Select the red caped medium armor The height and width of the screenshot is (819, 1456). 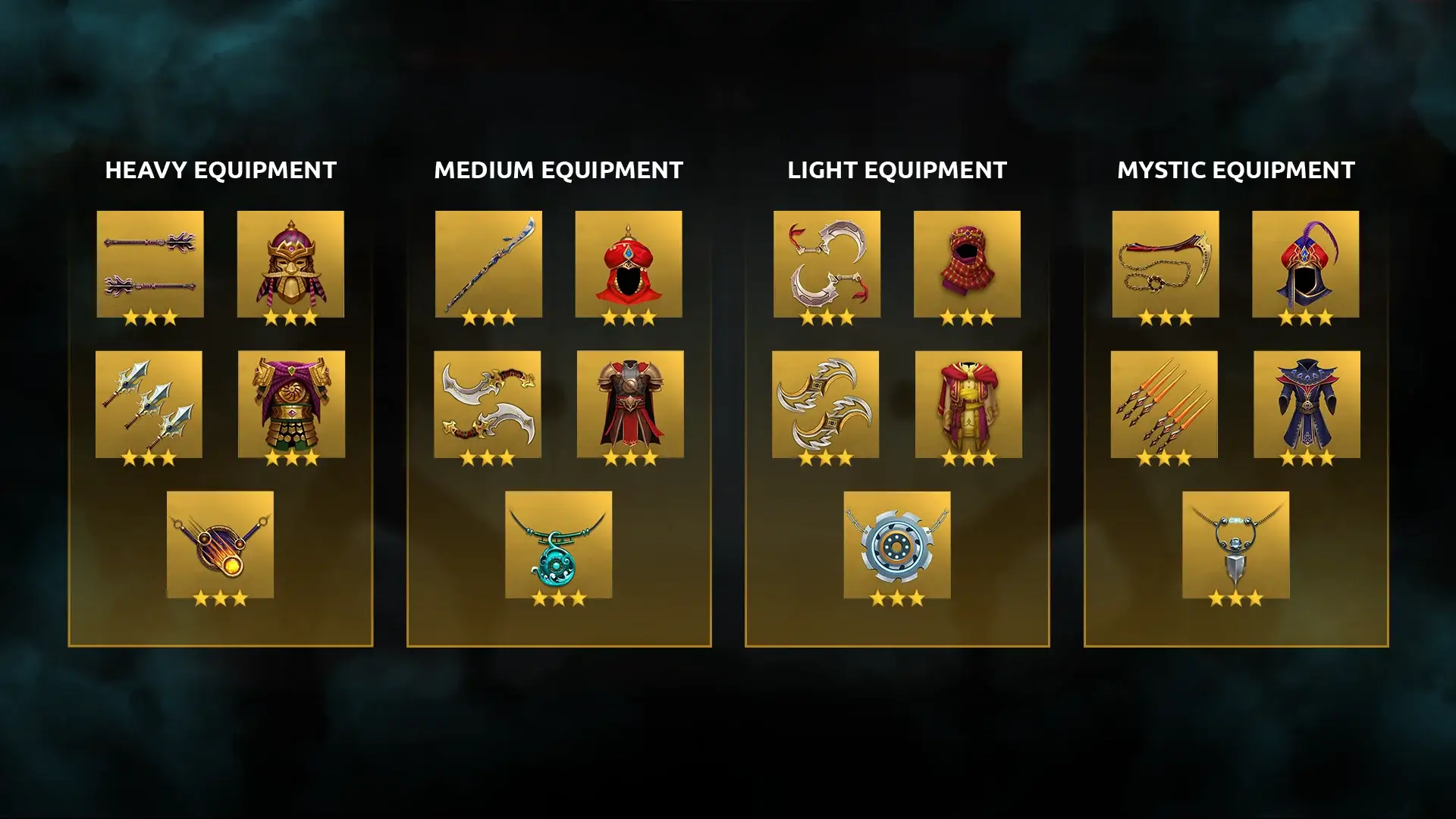click(630, 404)
